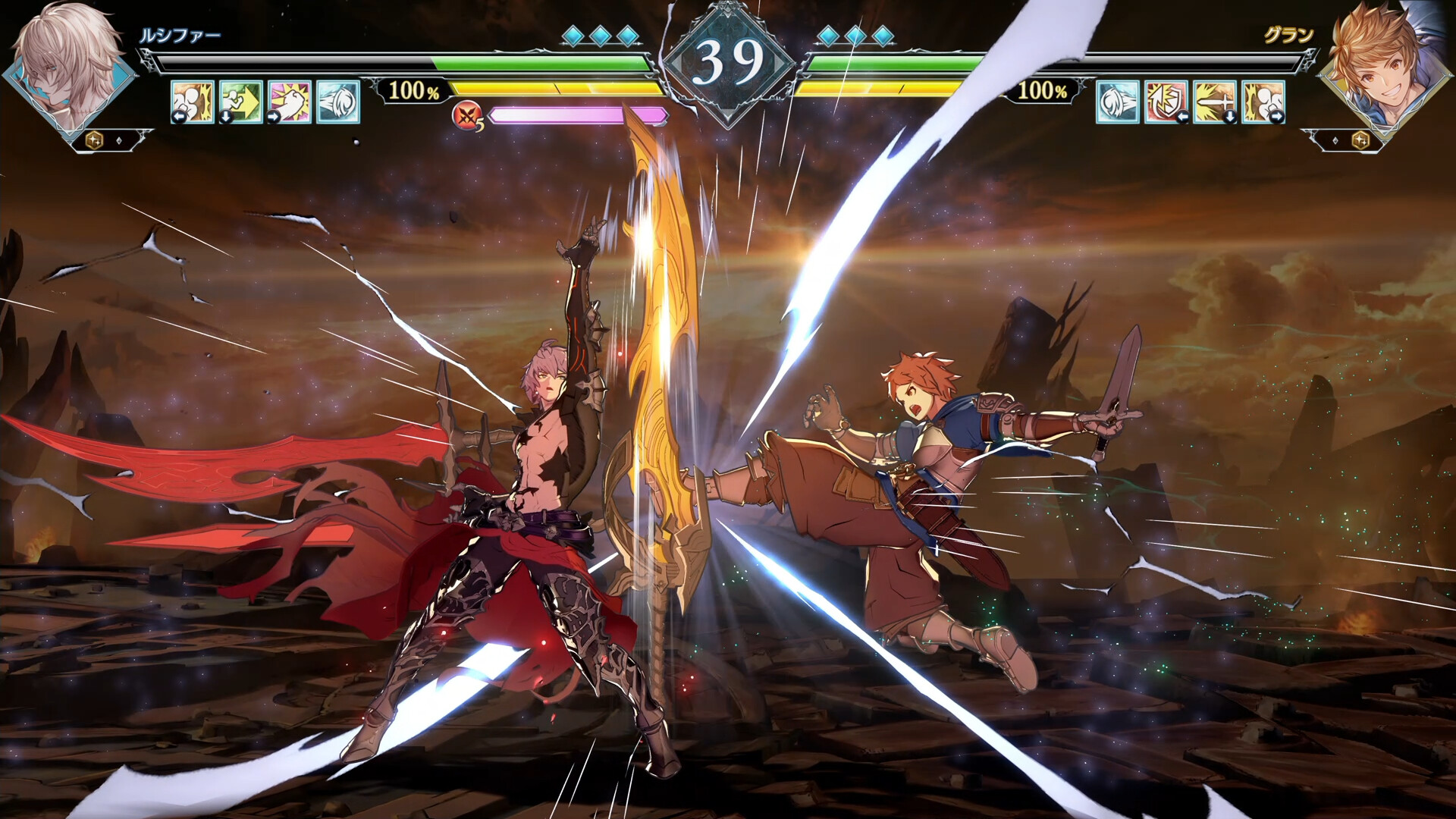
Task: Select Gran's blue whirlwind skill icon
Action: tap(1118, 103)
